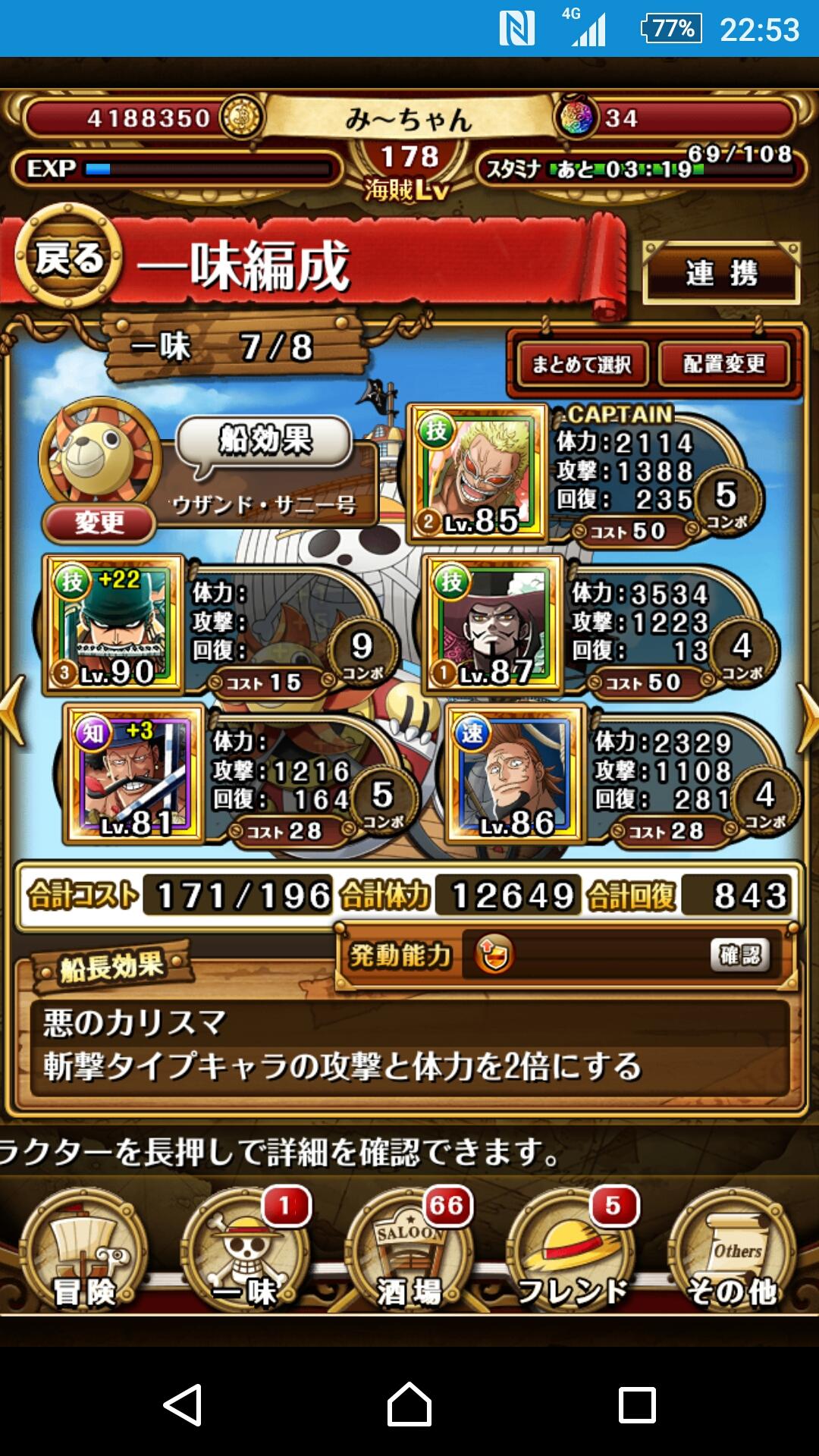Open the 連携 link menu

(x=721, y=273)
